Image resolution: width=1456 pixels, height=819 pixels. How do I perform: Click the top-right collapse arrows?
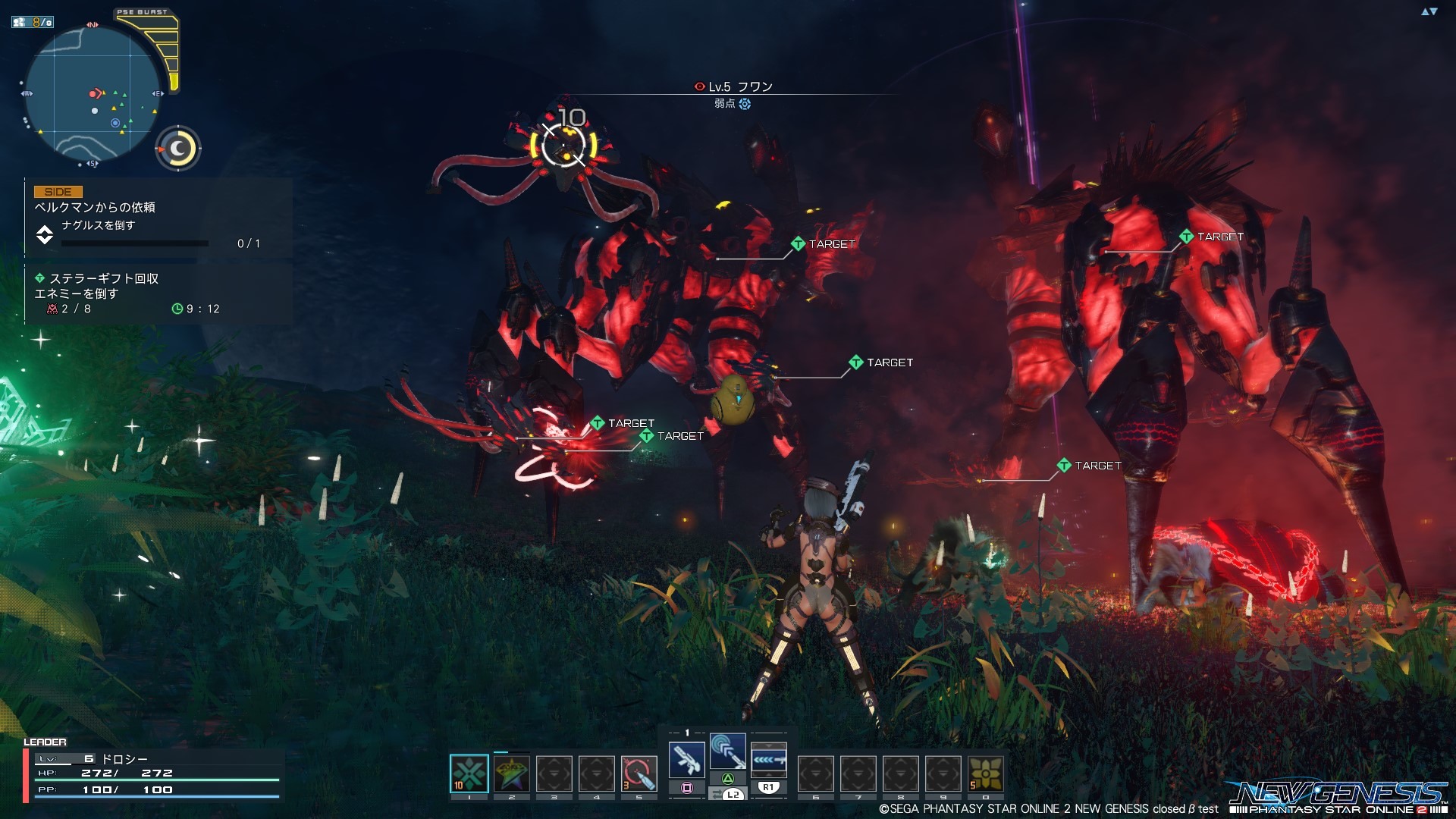pyautogui.click(x=1429, y=11)
